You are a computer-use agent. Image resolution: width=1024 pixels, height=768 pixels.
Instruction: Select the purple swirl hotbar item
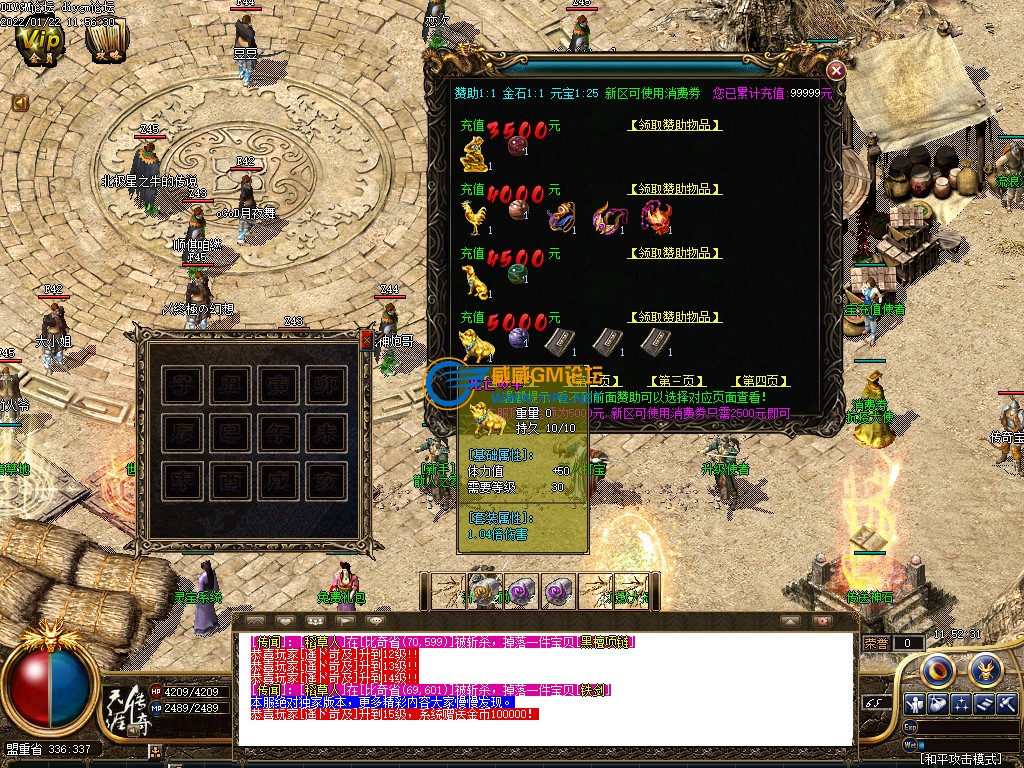click(522, 591)
